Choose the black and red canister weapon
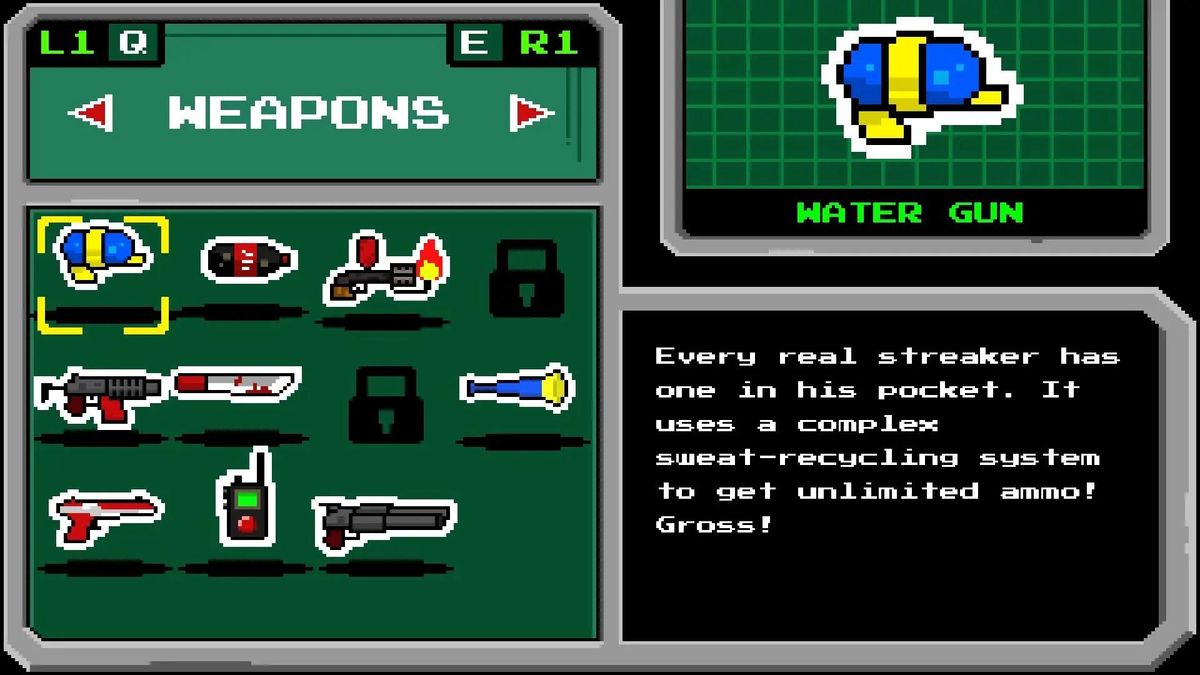 coord(249,260)
